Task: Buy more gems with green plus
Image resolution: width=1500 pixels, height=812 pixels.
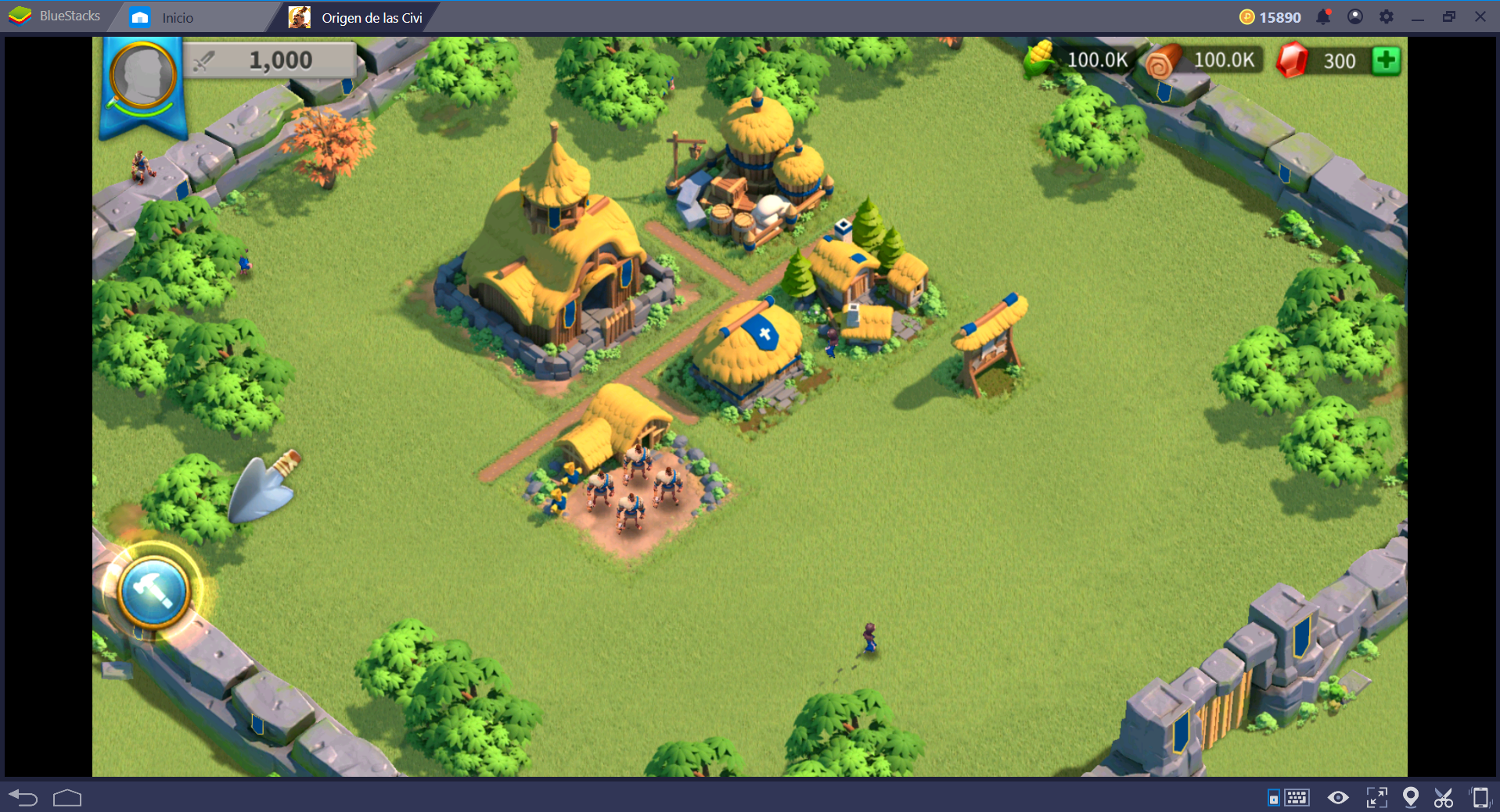Action: pos(1386,60)
